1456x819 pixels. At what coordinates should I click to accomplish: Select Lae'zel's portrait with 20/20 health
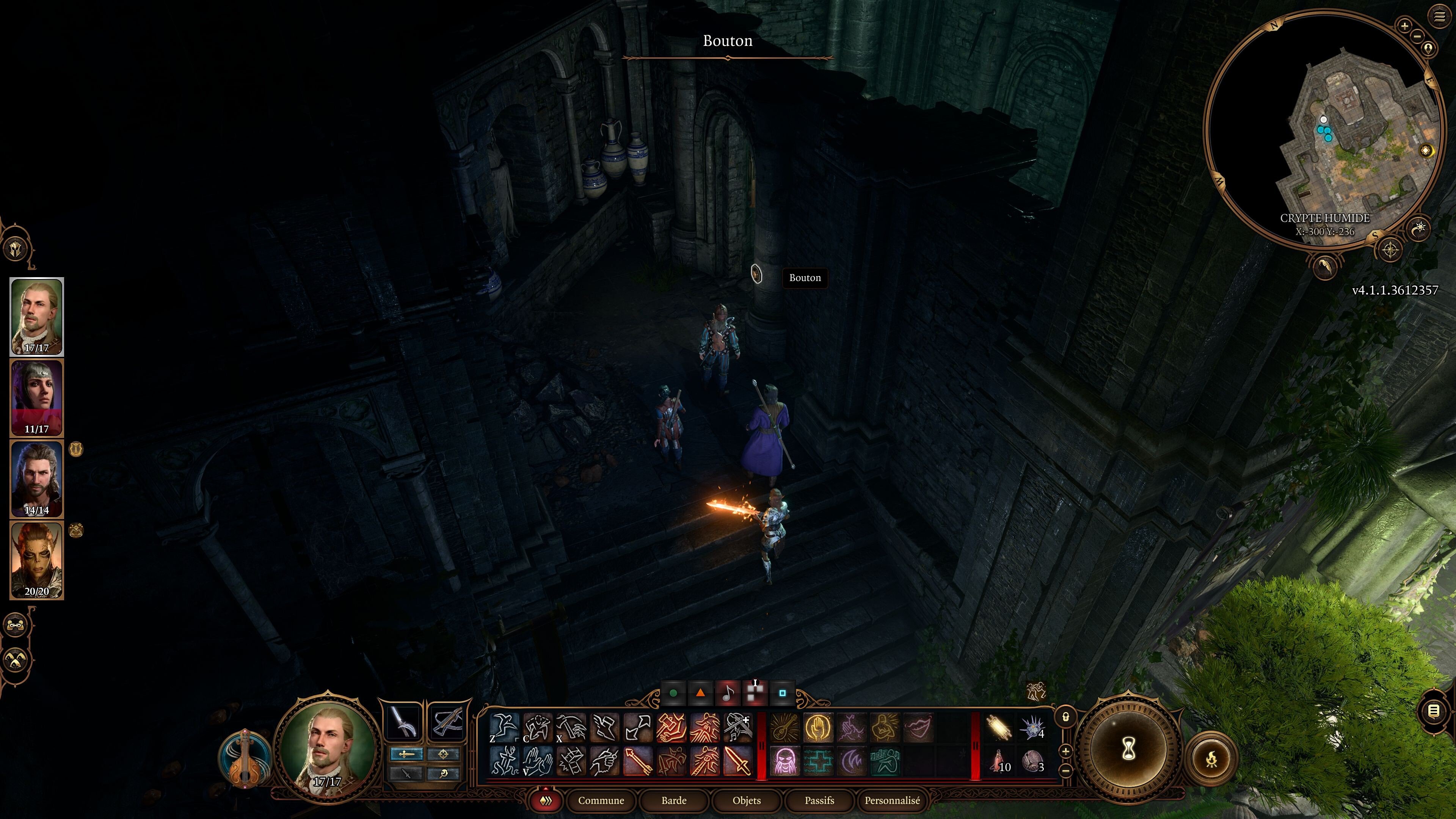point(37,560)
